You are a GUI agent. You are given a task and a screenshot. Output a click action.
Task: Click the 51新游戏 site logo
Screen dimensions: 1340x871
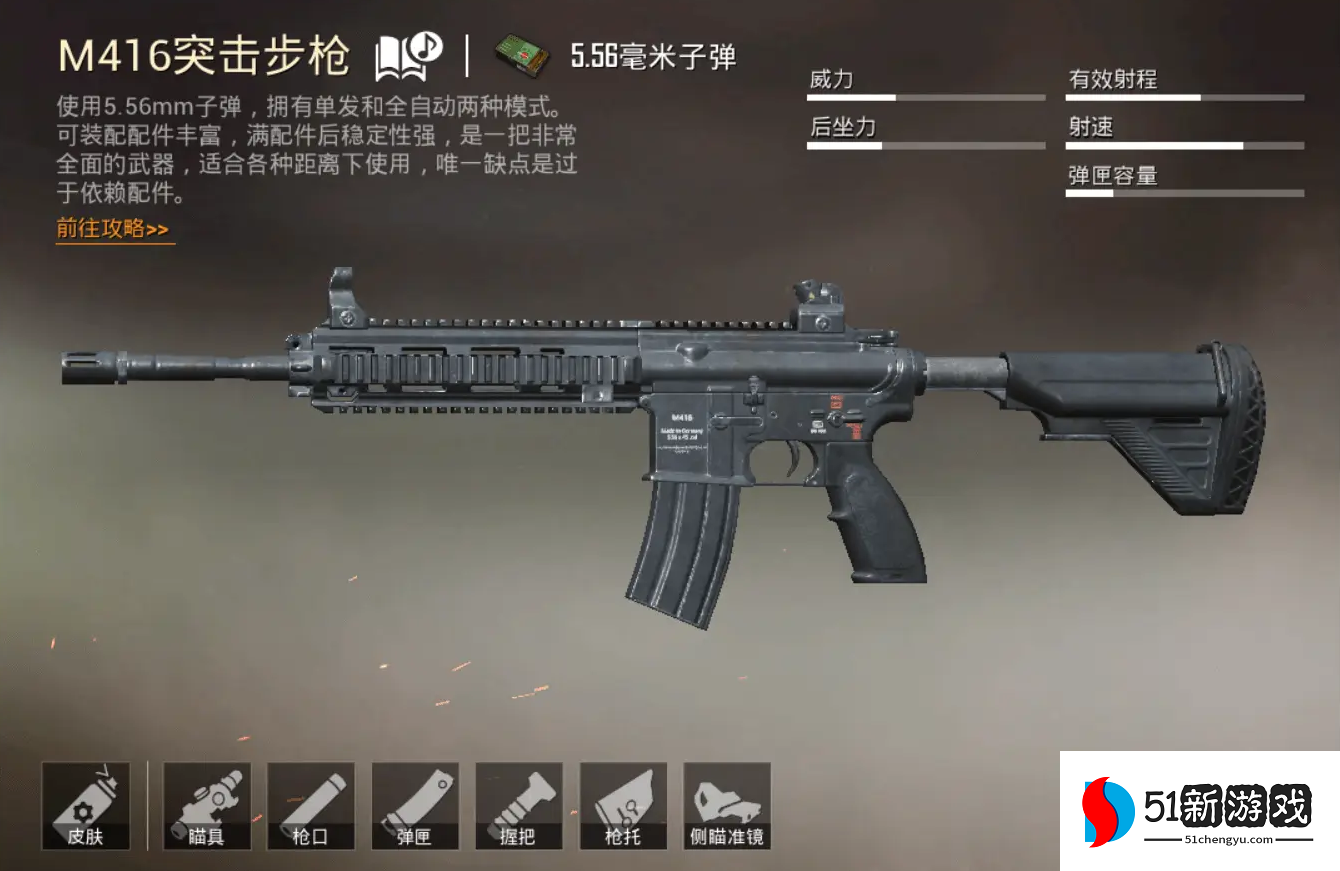[x=1195, y=810]
